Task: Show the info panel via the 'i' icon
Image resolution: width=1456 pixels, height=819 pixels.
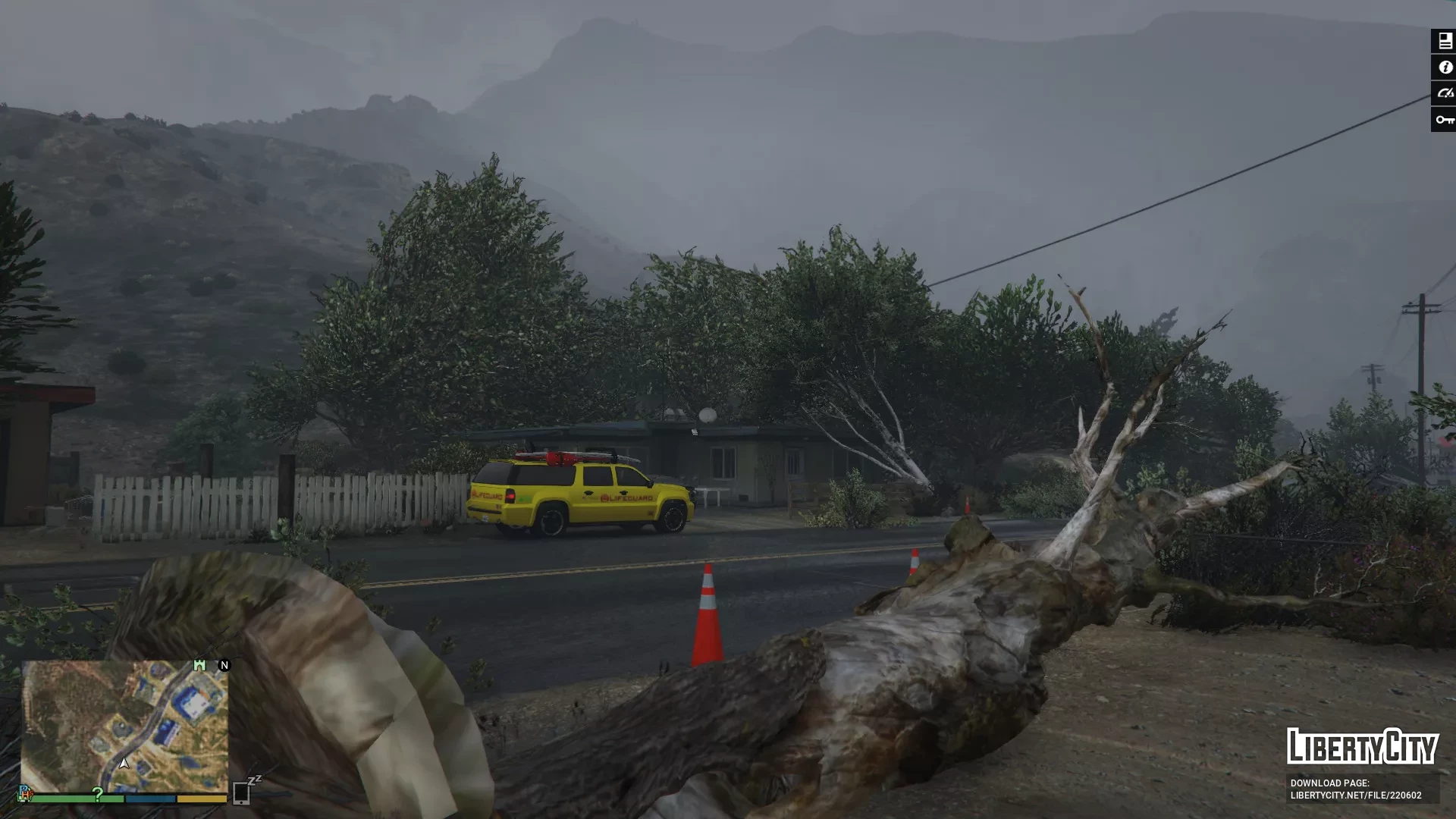Action: point(1445,67)
